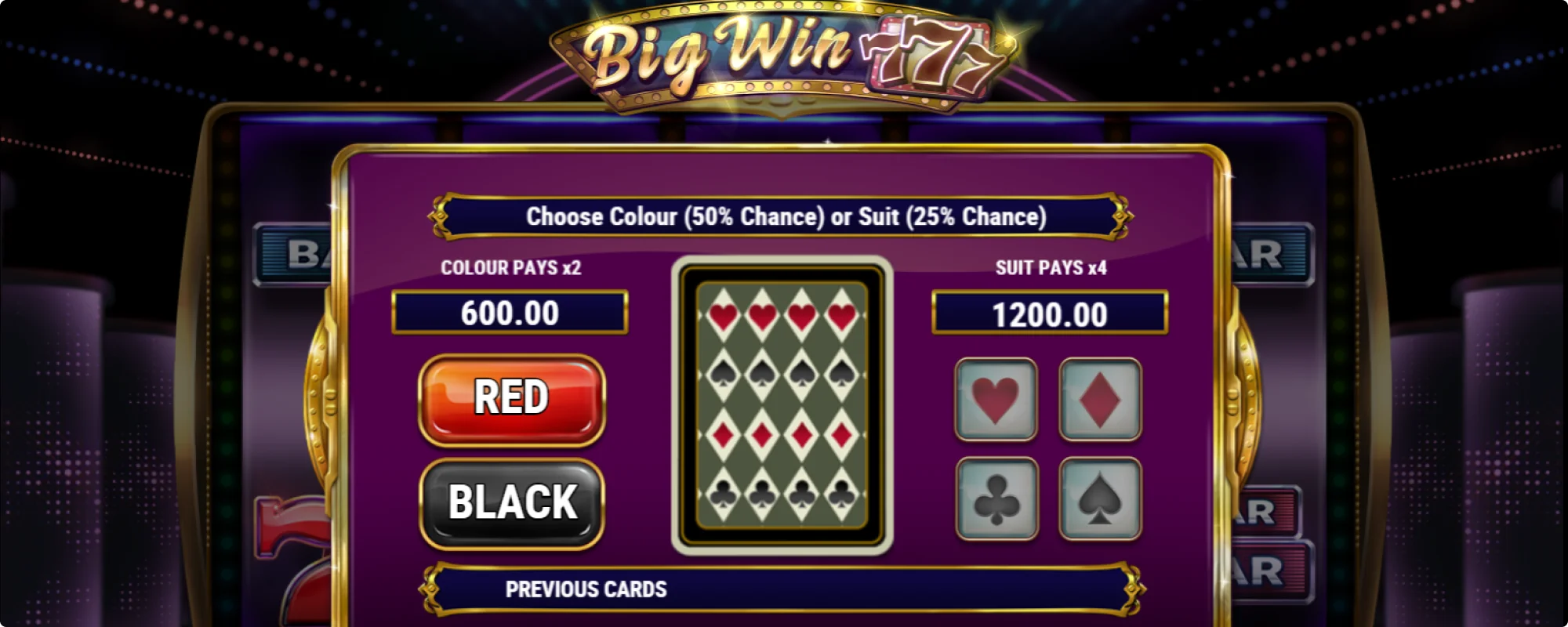Choose BLACK for the colour gamble

tap(511, 502)
